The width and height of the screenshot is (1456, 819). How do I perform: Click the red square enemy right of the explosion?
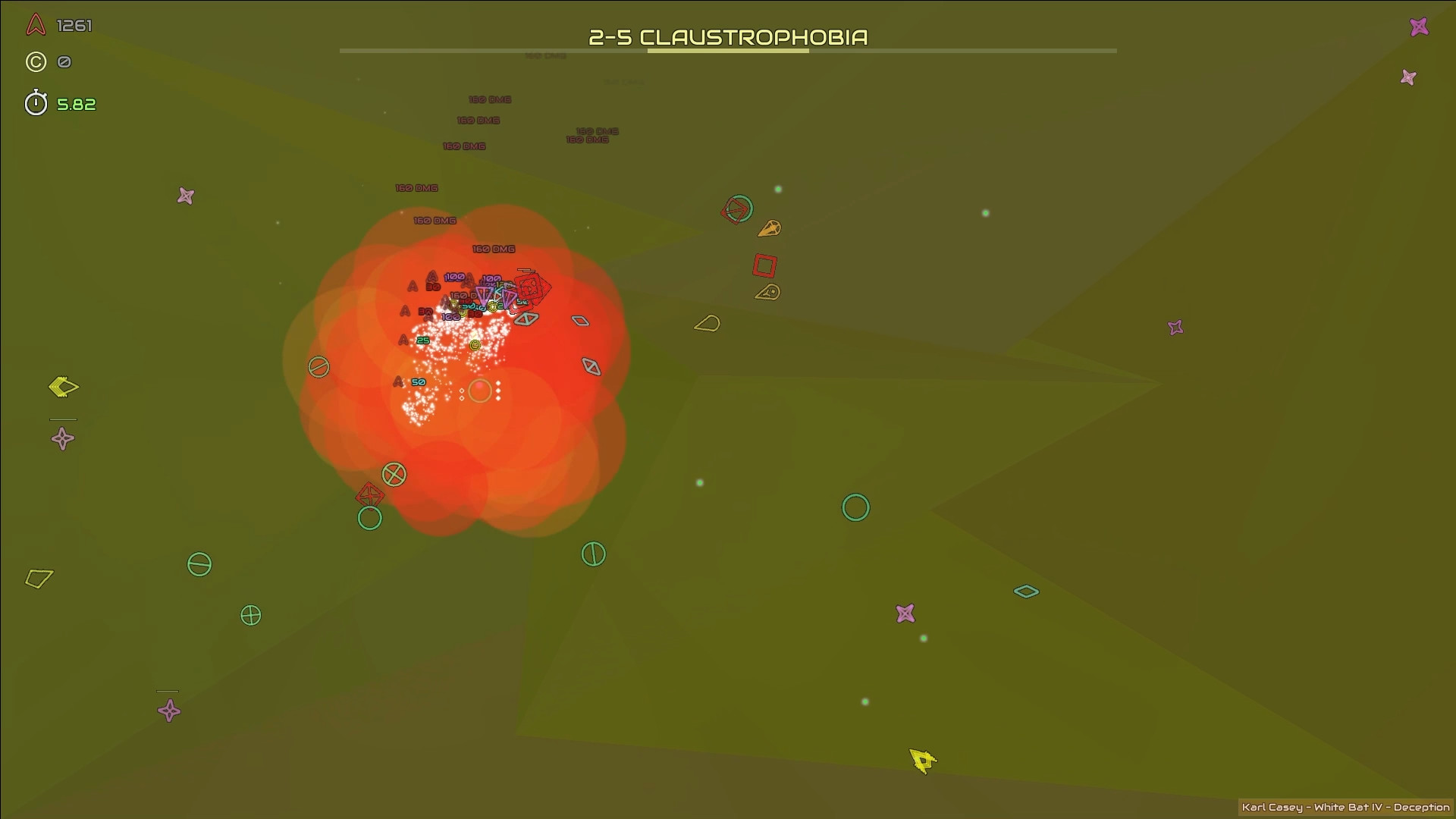click(x=764, y=264)
